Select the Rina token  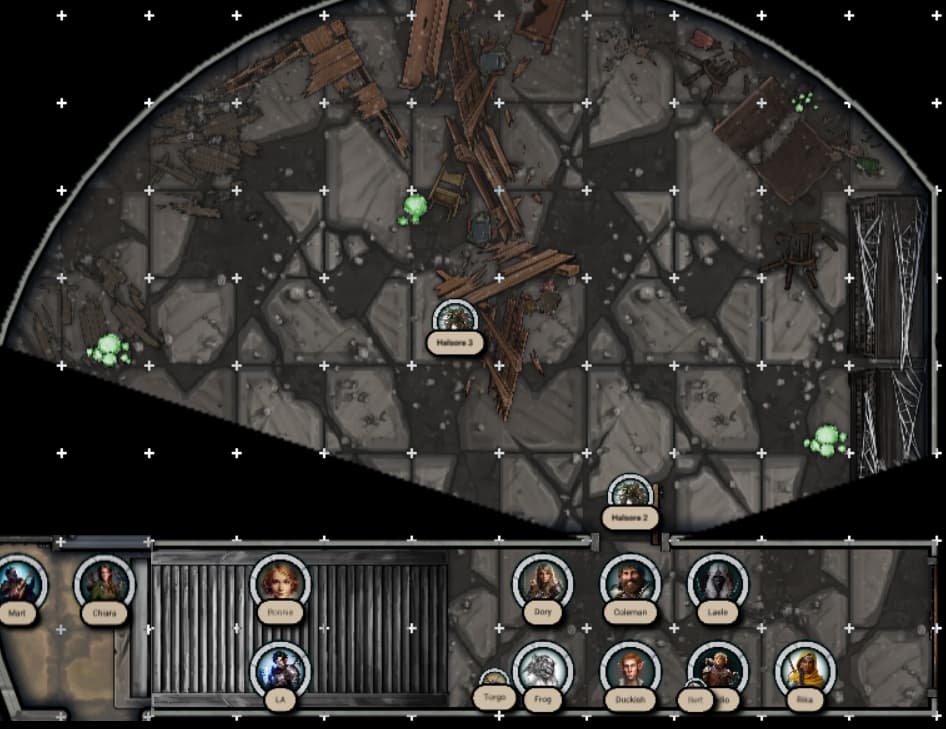coord(805,671)
